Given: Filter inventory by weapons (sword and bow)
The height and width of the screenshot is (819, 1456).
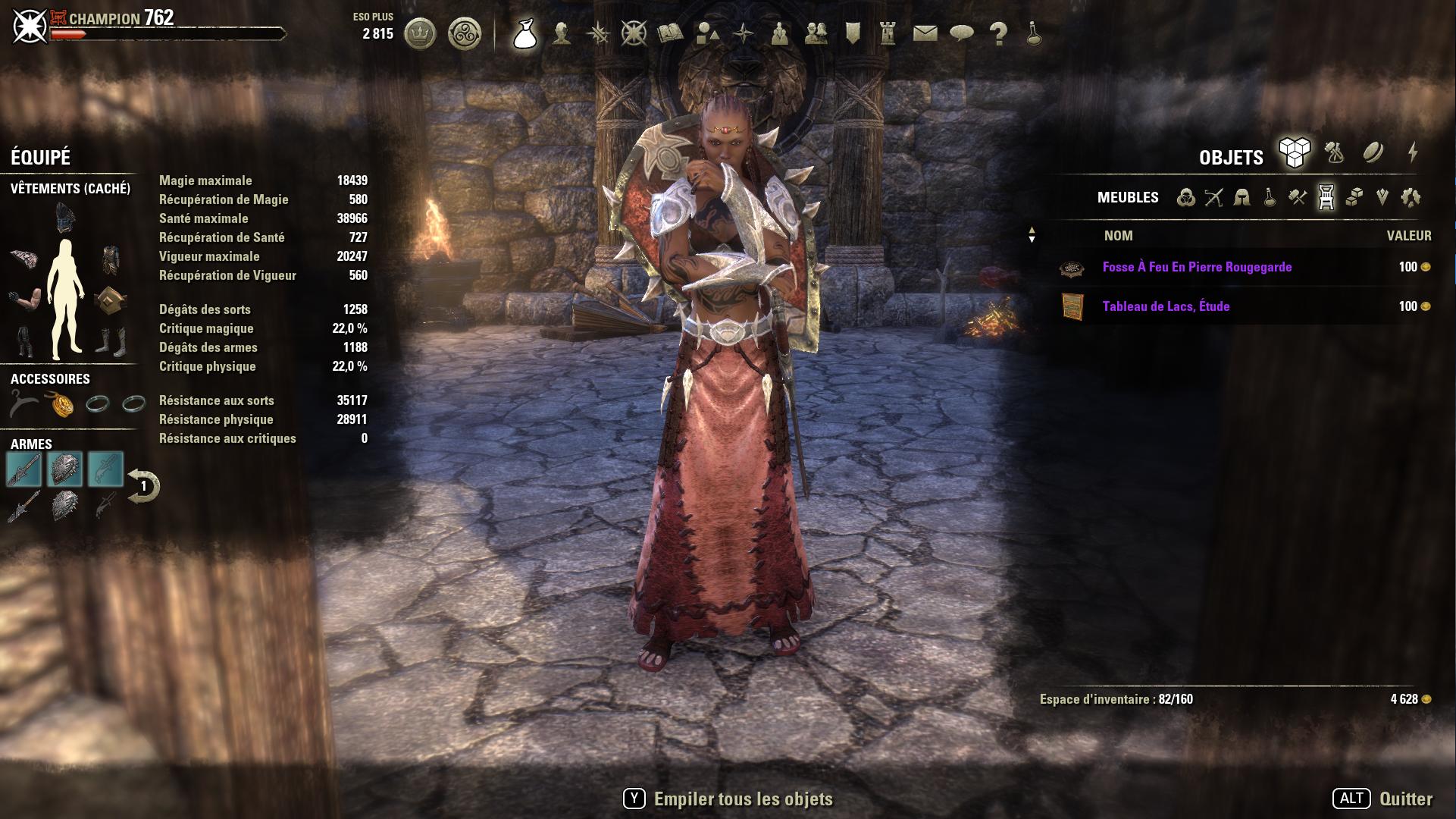Looking at the screenshot, I should point(1213,198).
